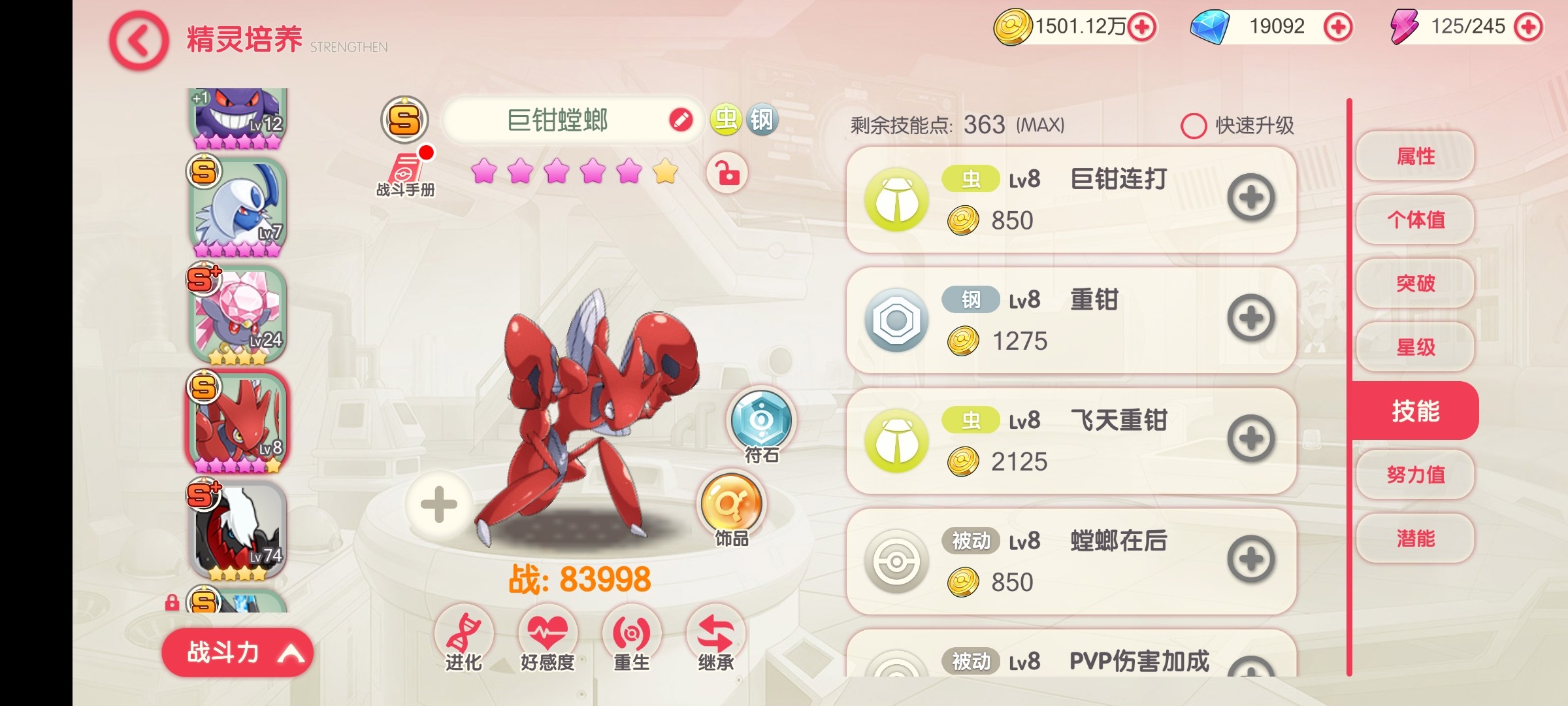The width and height of the screenshot is (1568, 706).
Task: Upgrade the 重钳 skill
Action: (x=1250, y=319)
